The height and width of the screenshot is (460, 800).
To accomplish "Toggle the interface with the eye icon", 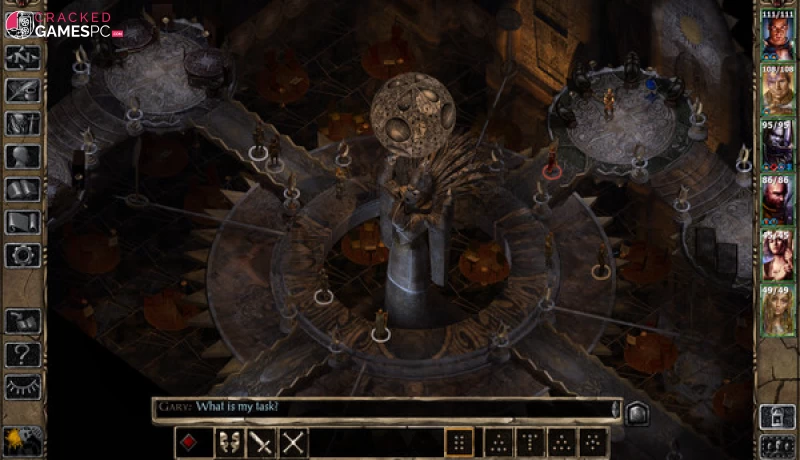I will (22, 386).
